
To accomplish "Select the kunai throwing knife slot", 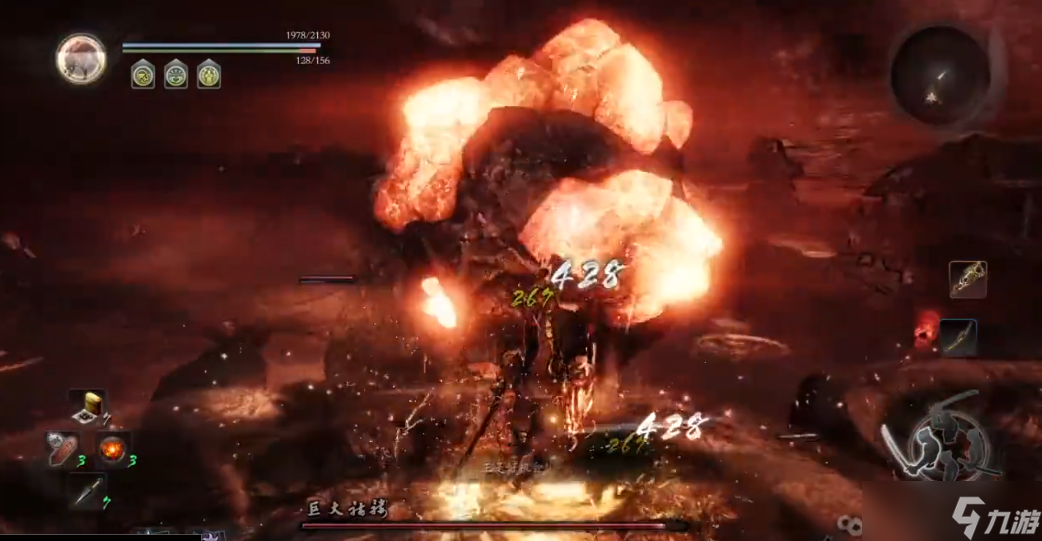I will [x=87, y=490].
